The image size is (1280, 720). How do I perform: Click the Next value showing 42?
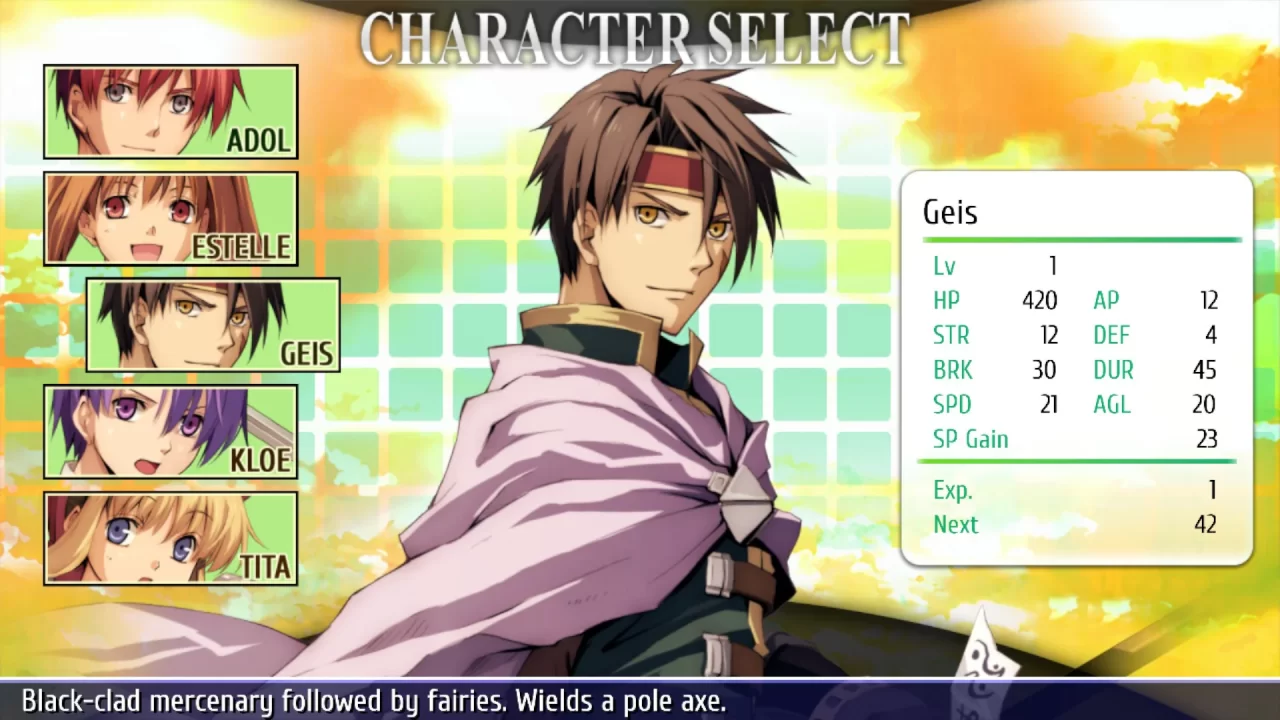point(1206,523)
